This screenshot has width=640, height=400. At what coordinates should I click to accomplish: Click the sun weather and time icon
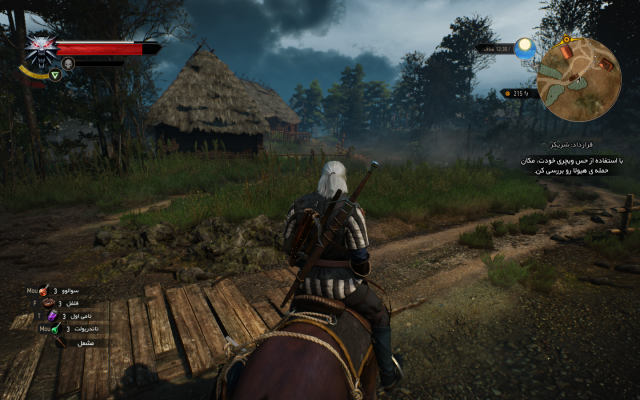click(525, 47)
